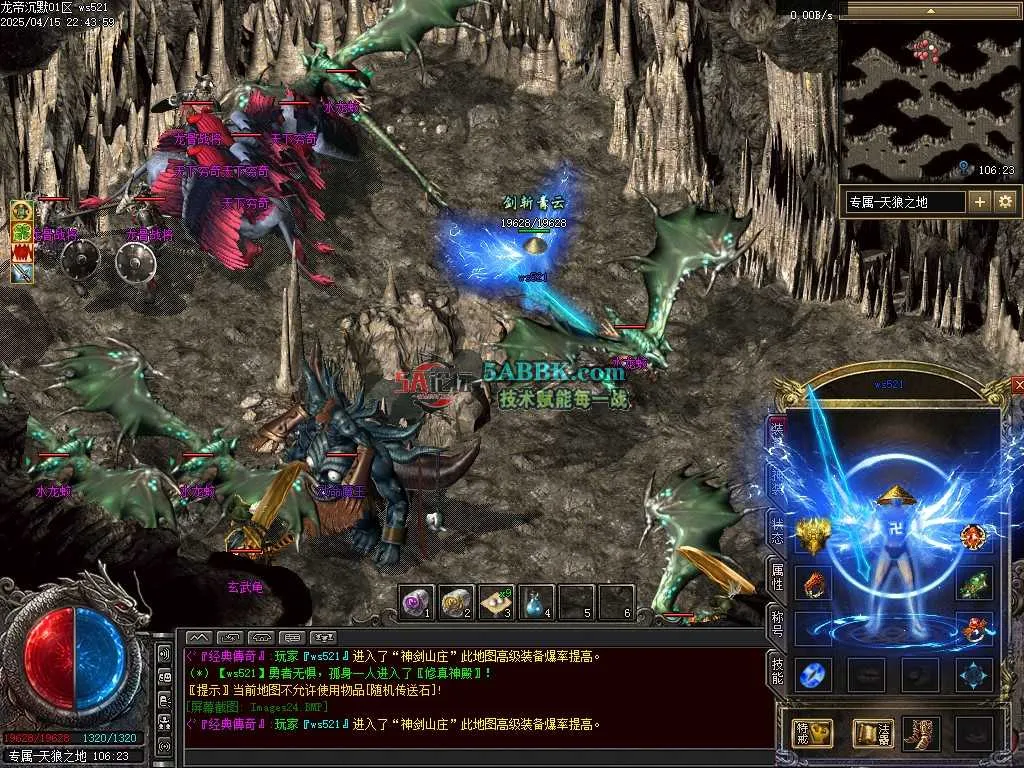
Task: Collapse the minimap using the top arrow bar
Action: click(931, 11)
